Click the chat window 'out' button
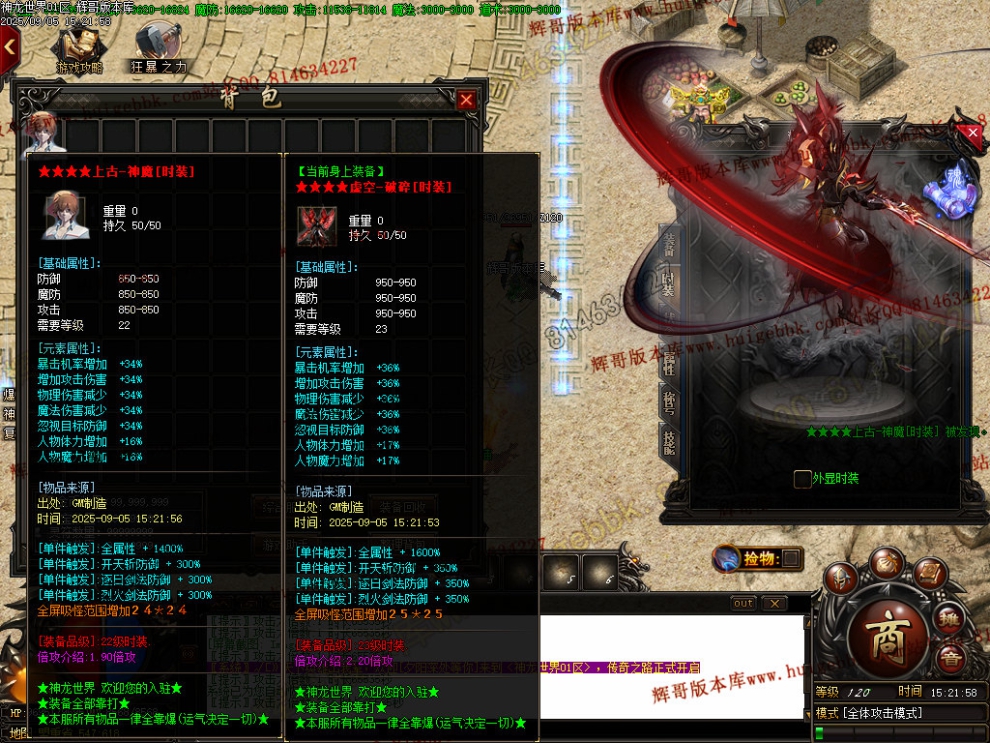 tap(743, 603)
